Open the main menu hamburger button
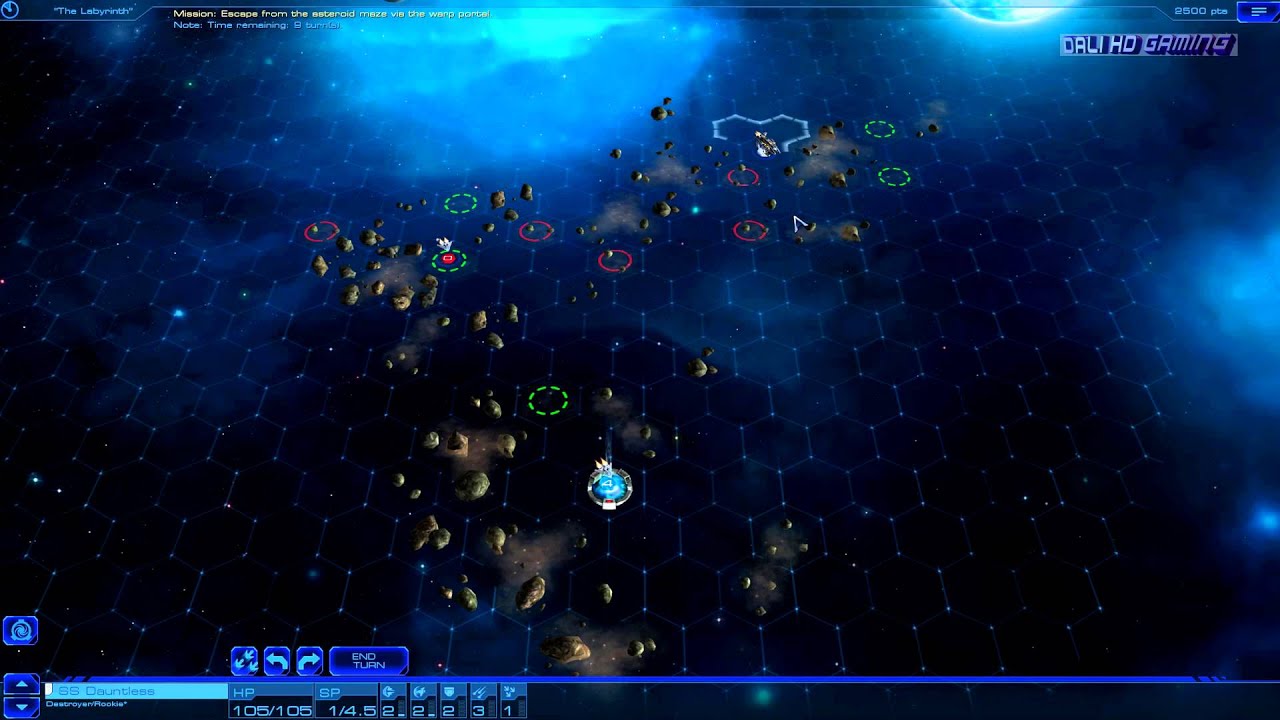Screen dimensions: 1280x720 pyautogui.click(x=1257, y=11)
